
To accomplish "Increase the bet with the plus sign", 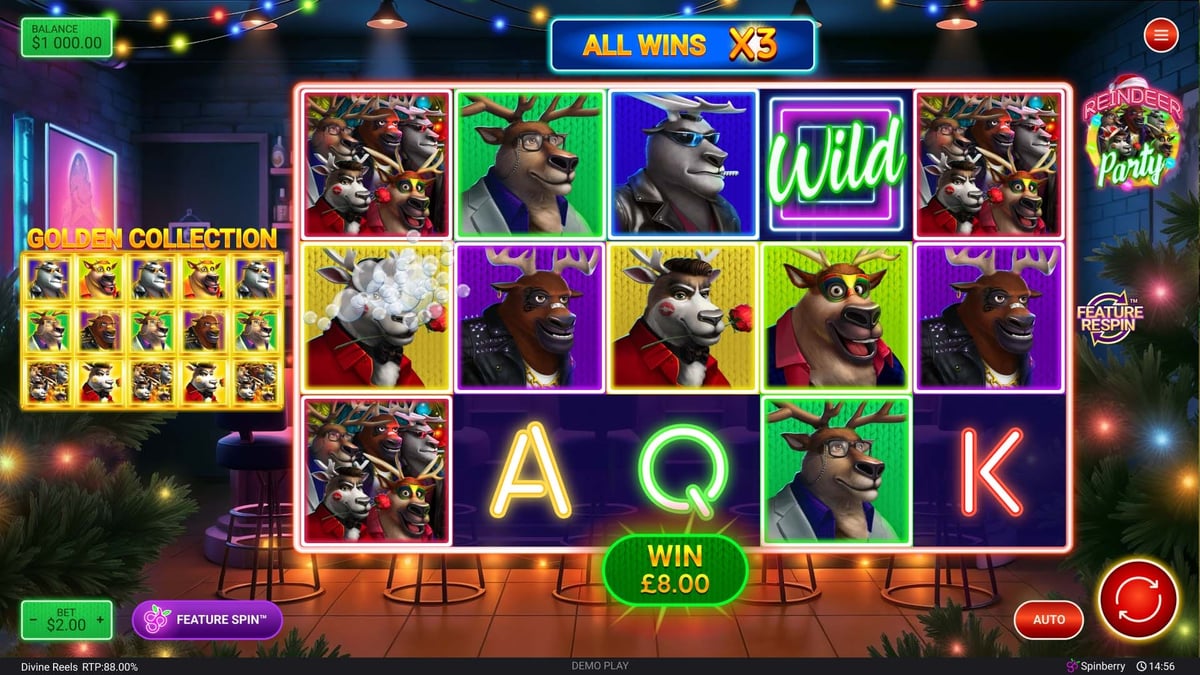I will pyautogui.click(x=100, y=620).
